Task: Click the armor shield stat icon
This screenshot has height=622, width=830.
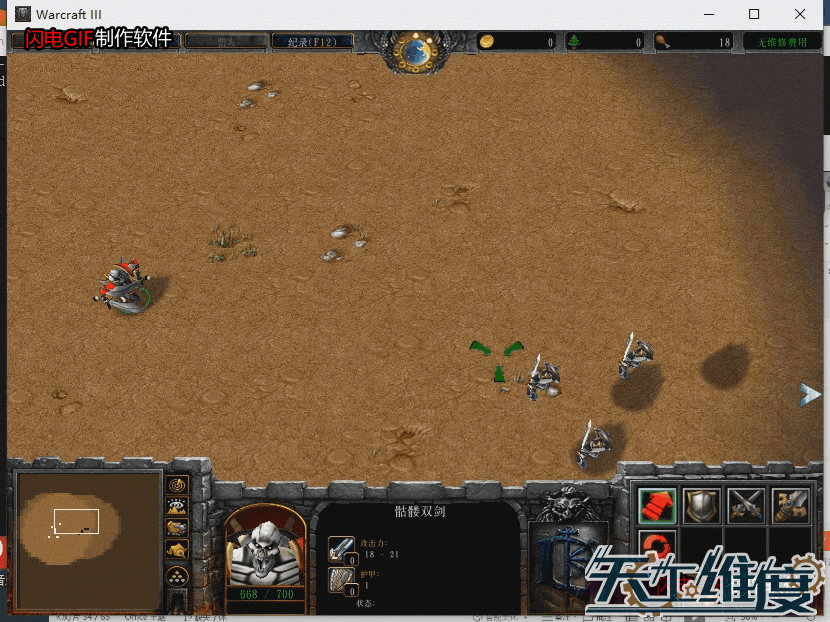Action: pos(341,580)
